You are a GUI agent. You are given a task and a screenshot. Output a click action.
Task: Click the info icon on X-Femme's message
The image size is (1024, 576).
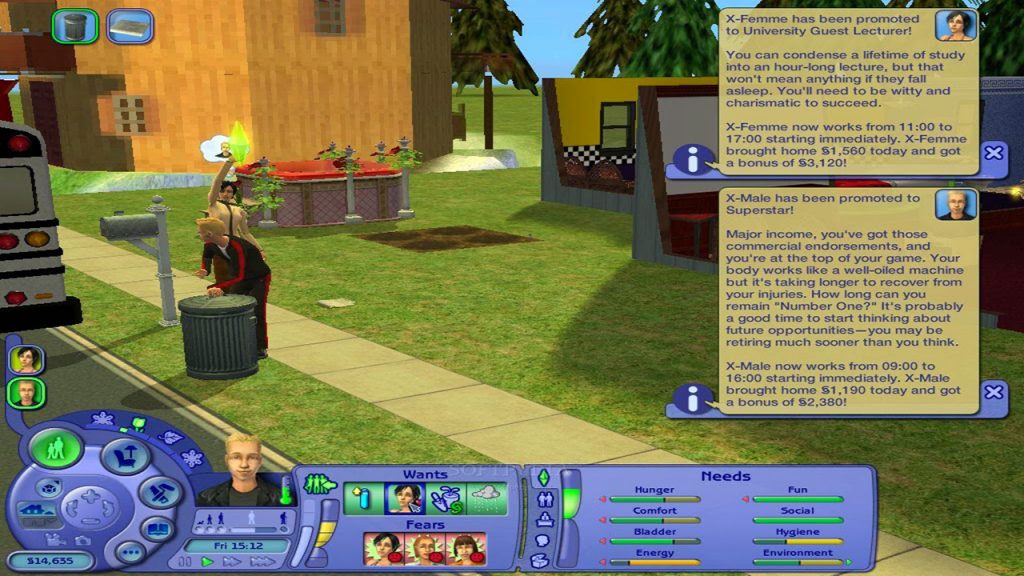coord(691,158)
